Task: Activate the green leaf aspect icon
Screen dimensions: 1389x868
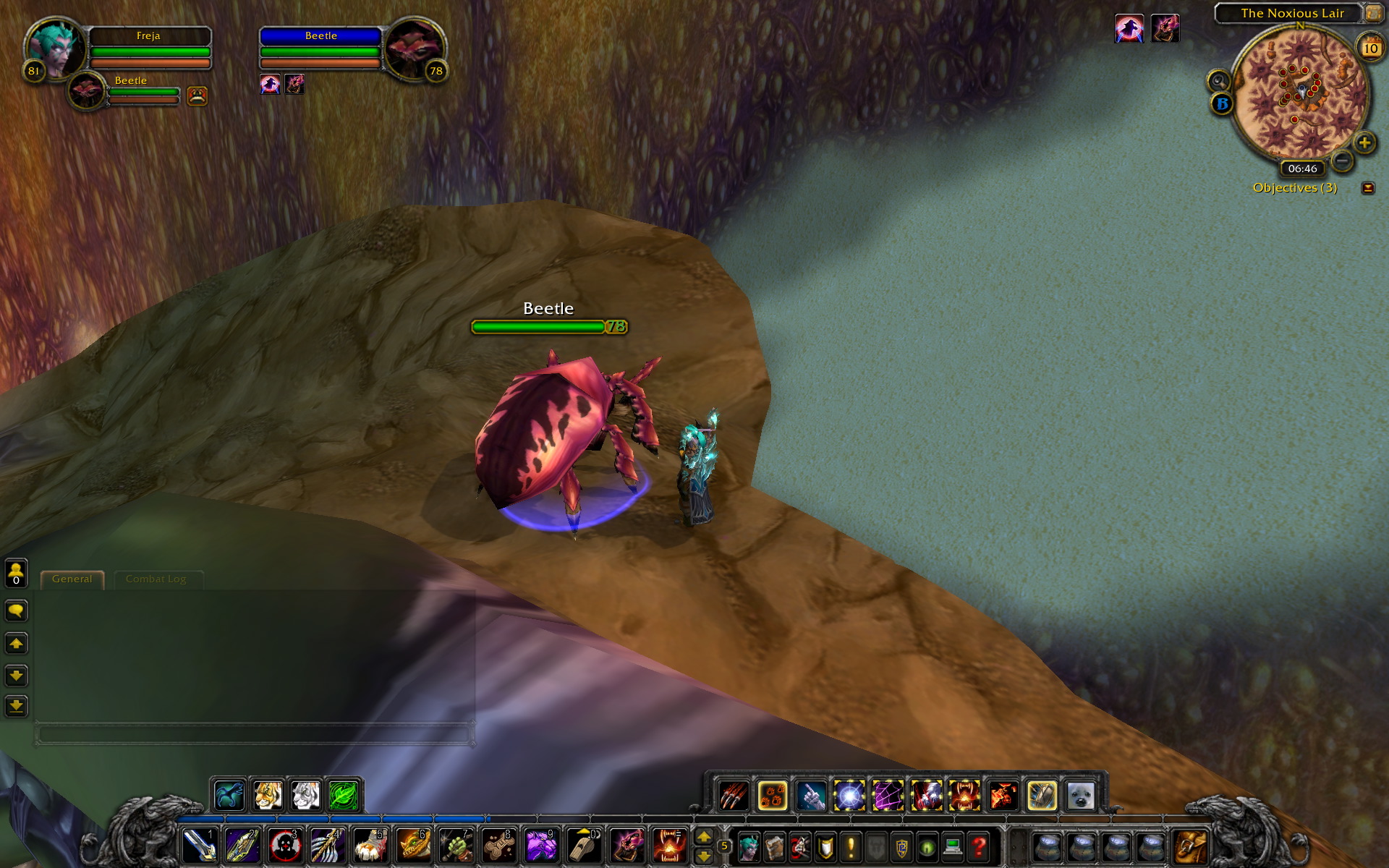Action: (x=344, y=796)
